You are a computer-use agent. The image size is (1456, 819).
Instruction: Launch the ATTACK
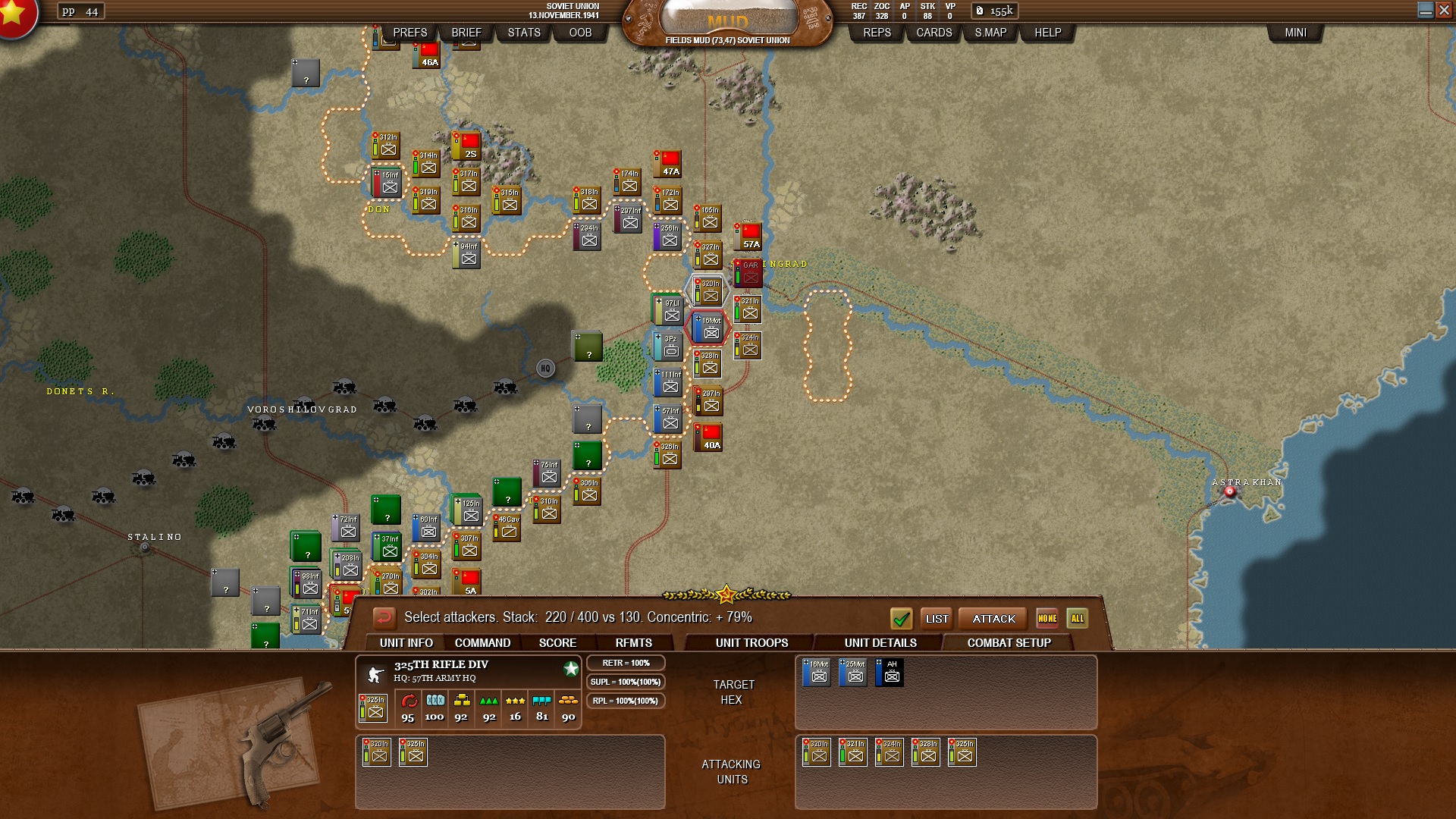click(x=993, y=619)
